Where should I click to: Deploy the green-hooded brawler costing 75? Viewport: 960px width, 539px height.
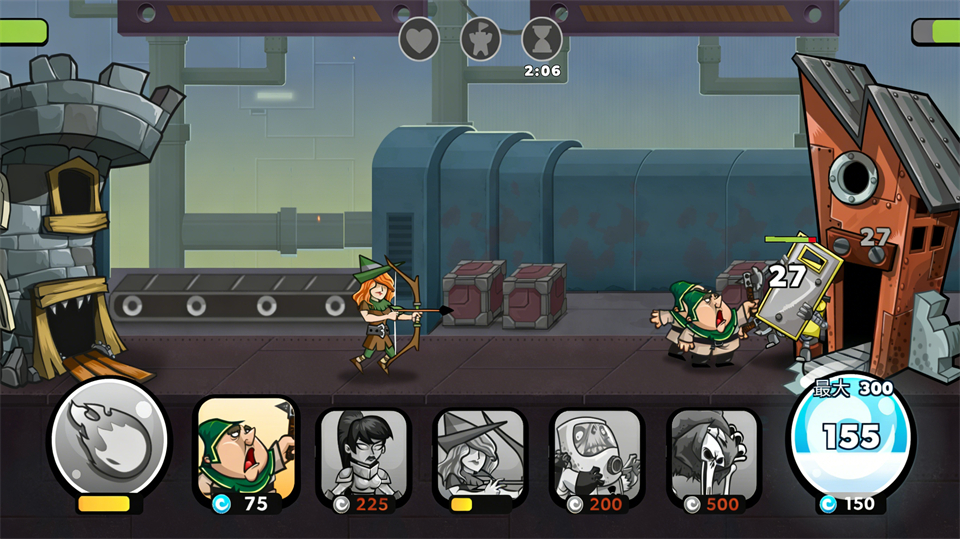pyautogui.click(x=245, y=450)
